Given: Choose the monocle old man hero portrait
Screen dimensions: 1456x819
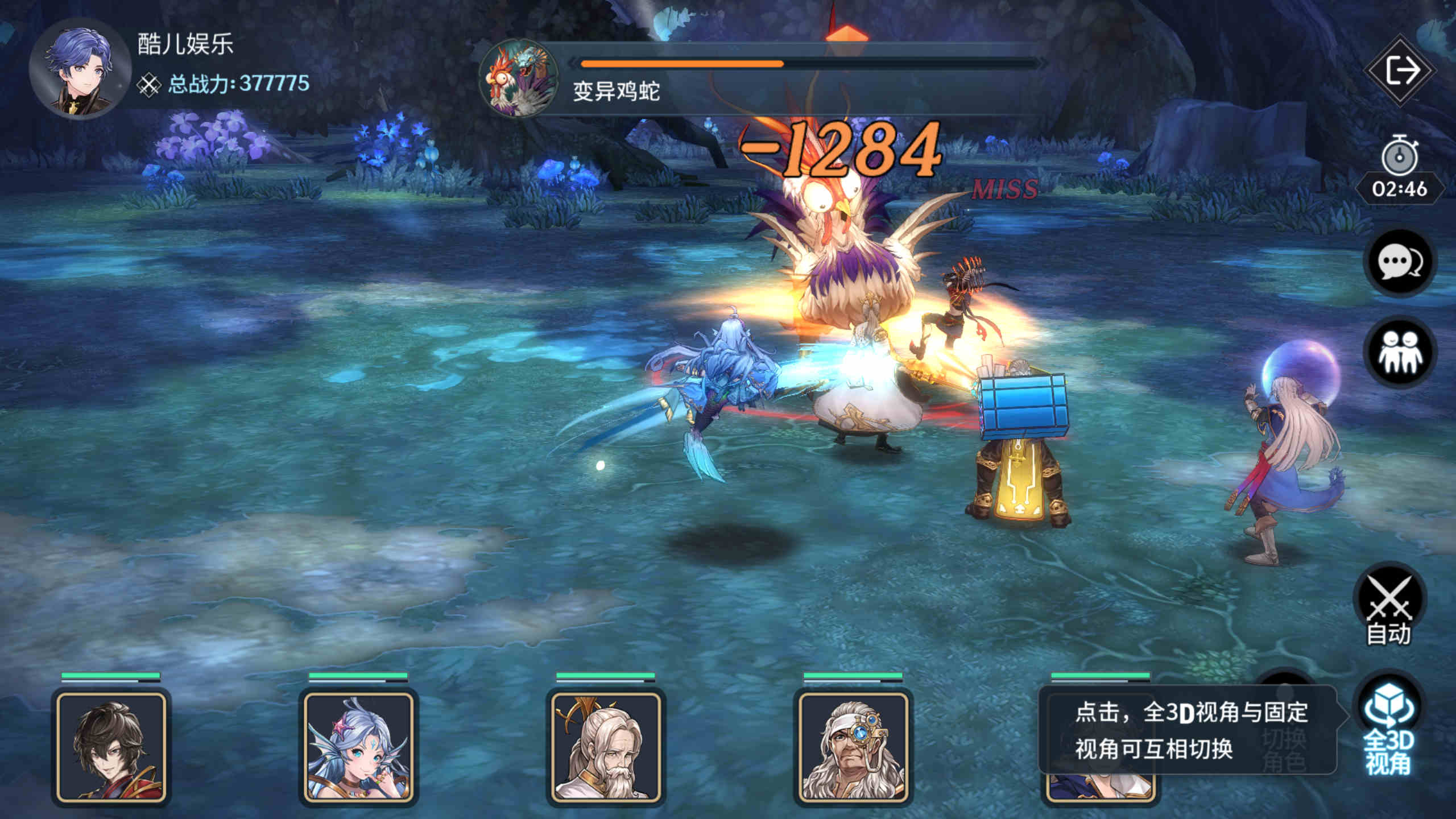Looking at the screenshot, I should 853,747.
